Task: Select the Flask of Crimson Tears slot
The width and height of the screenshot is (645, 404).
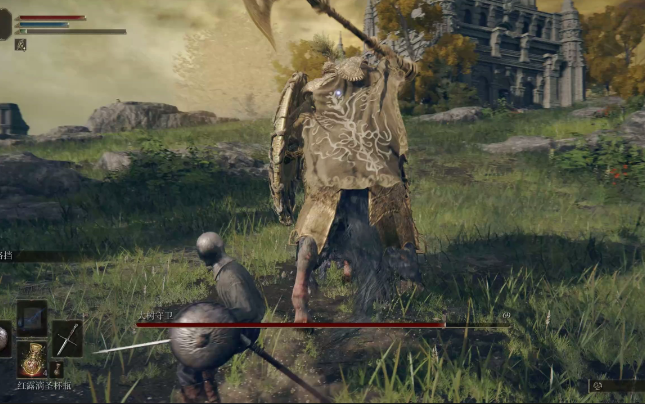Action: tap(32, 358)
